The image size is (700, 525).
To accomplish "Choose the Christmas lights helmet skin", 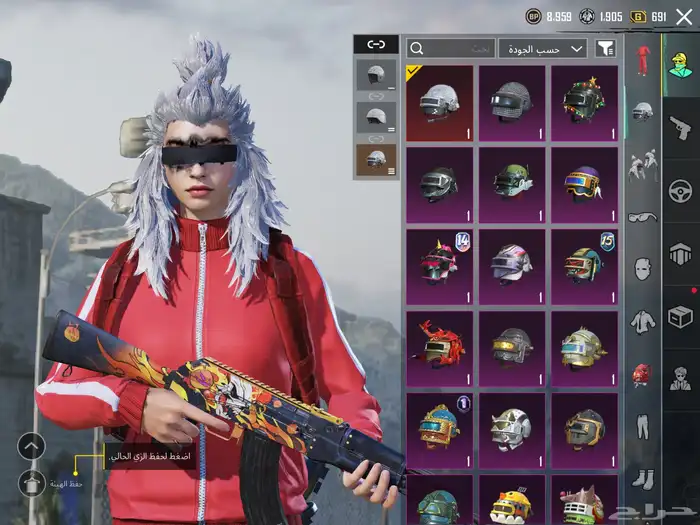I will pos(583,103).
